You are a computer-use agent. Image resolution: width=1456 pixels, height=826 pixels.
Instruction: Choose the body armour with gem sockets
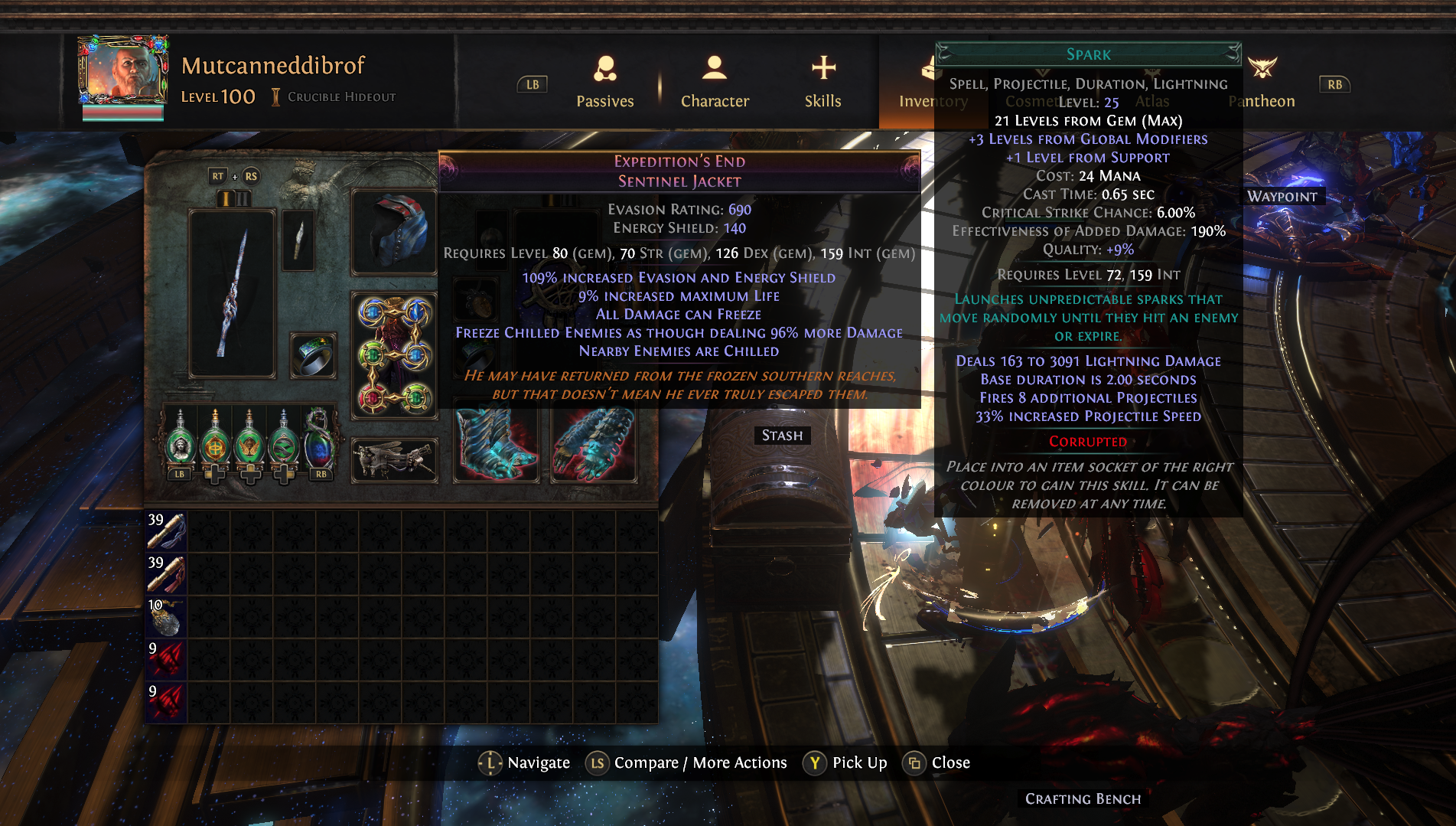point(394,355)
